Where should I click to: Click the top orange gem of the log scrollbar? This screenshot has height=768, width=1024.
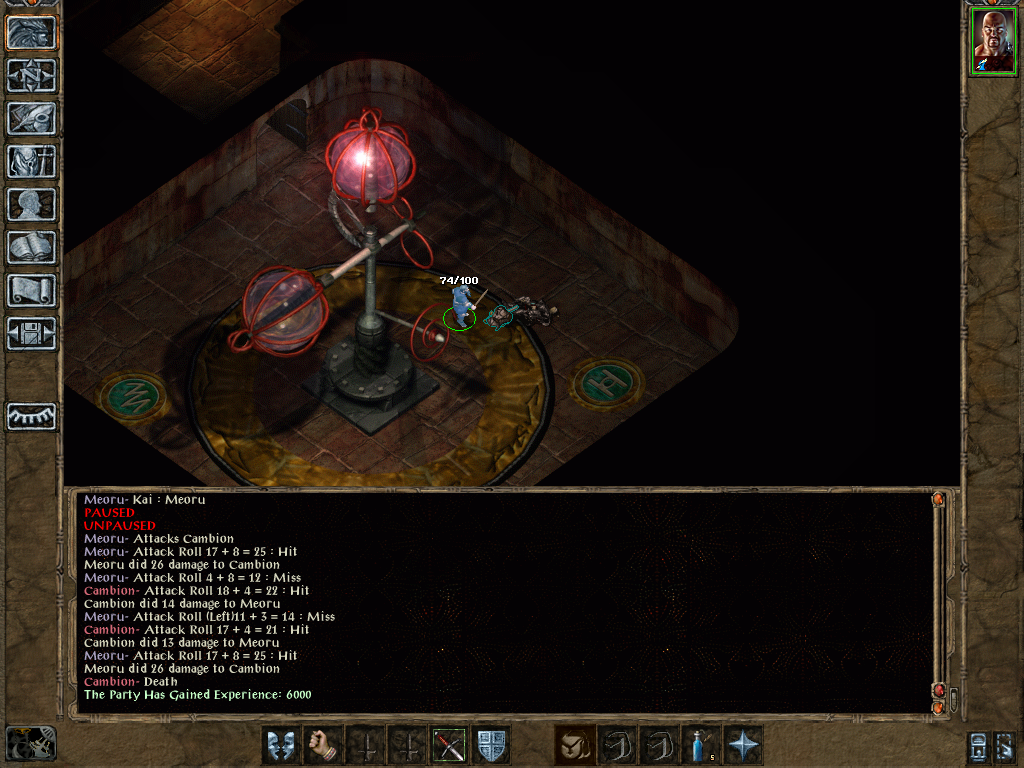[x=938, y=498]
